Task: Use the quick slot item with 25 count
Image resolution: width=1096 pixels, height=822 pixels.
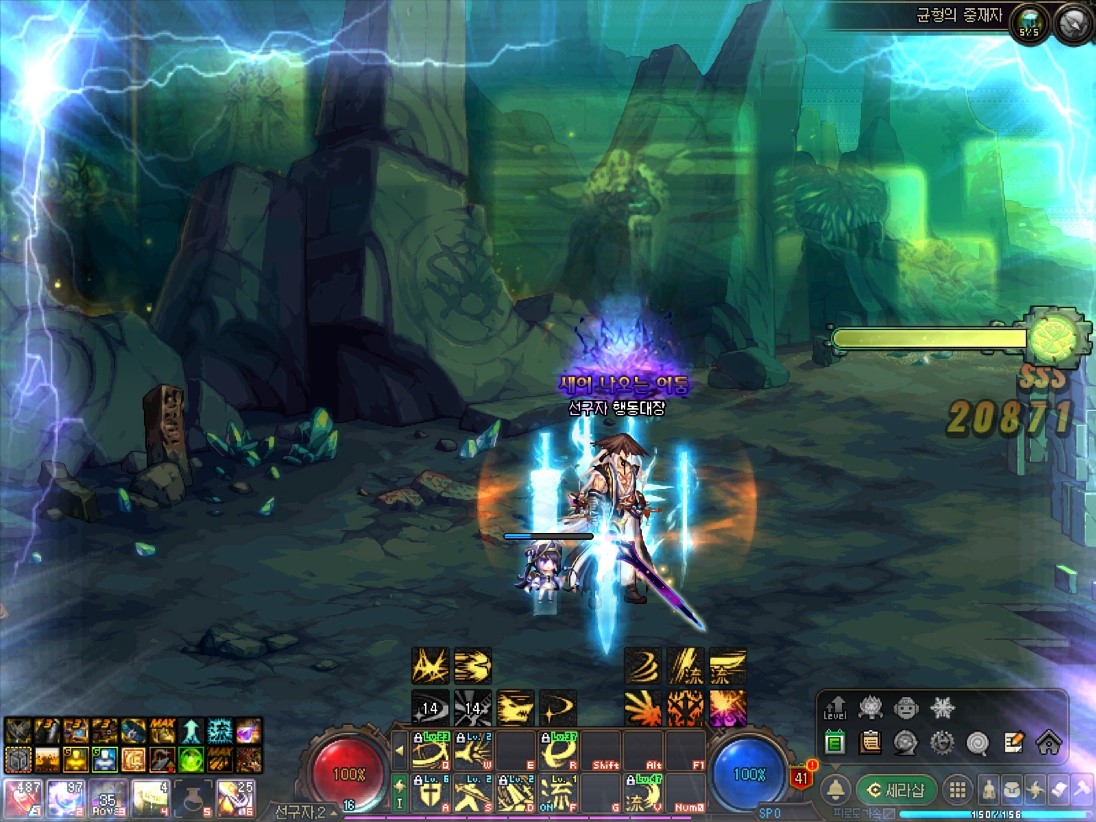Action: (x=236, y=798)
